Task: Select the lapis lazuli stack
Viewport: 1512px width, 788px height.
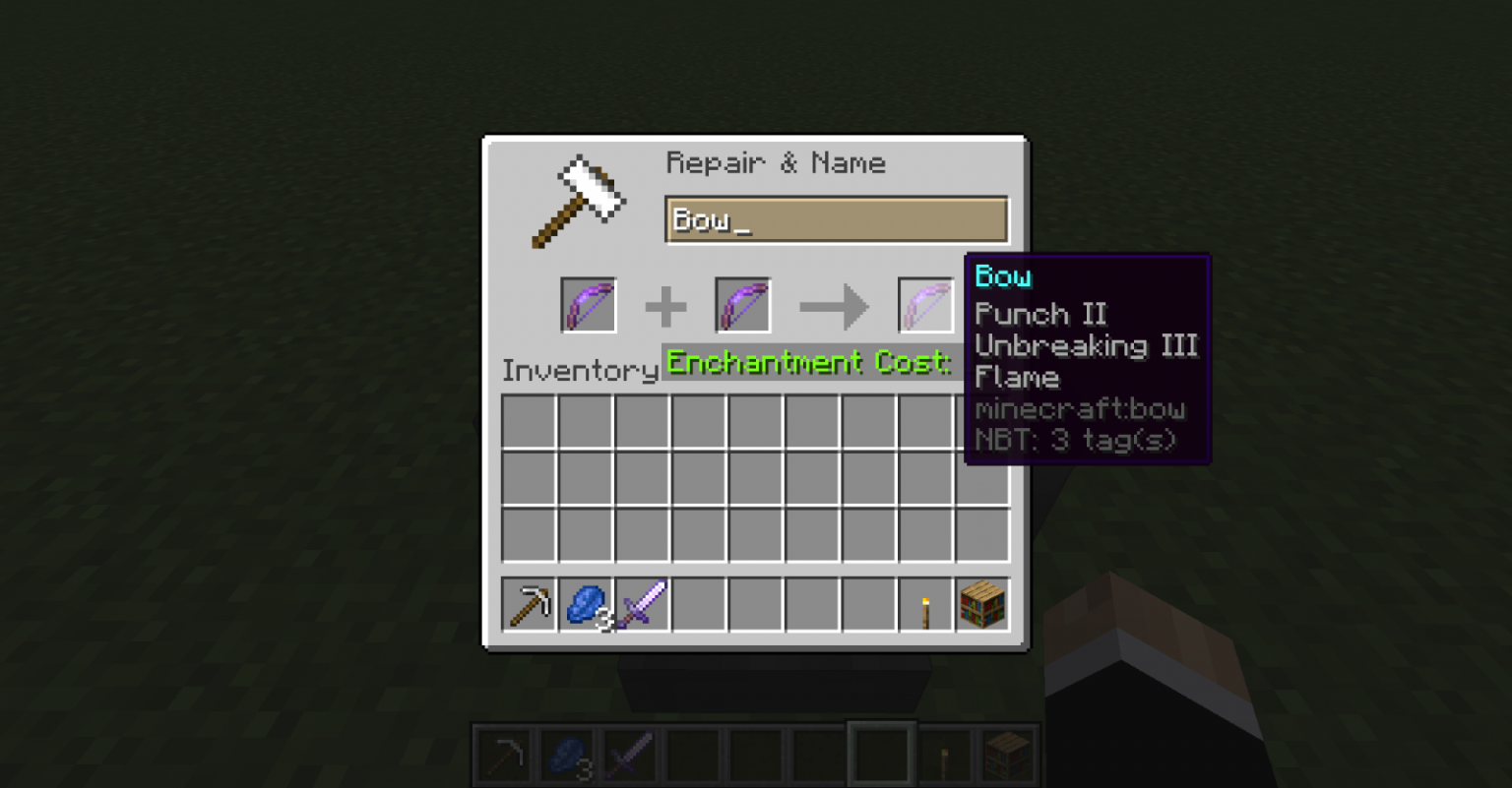Action: coord(587,605)
